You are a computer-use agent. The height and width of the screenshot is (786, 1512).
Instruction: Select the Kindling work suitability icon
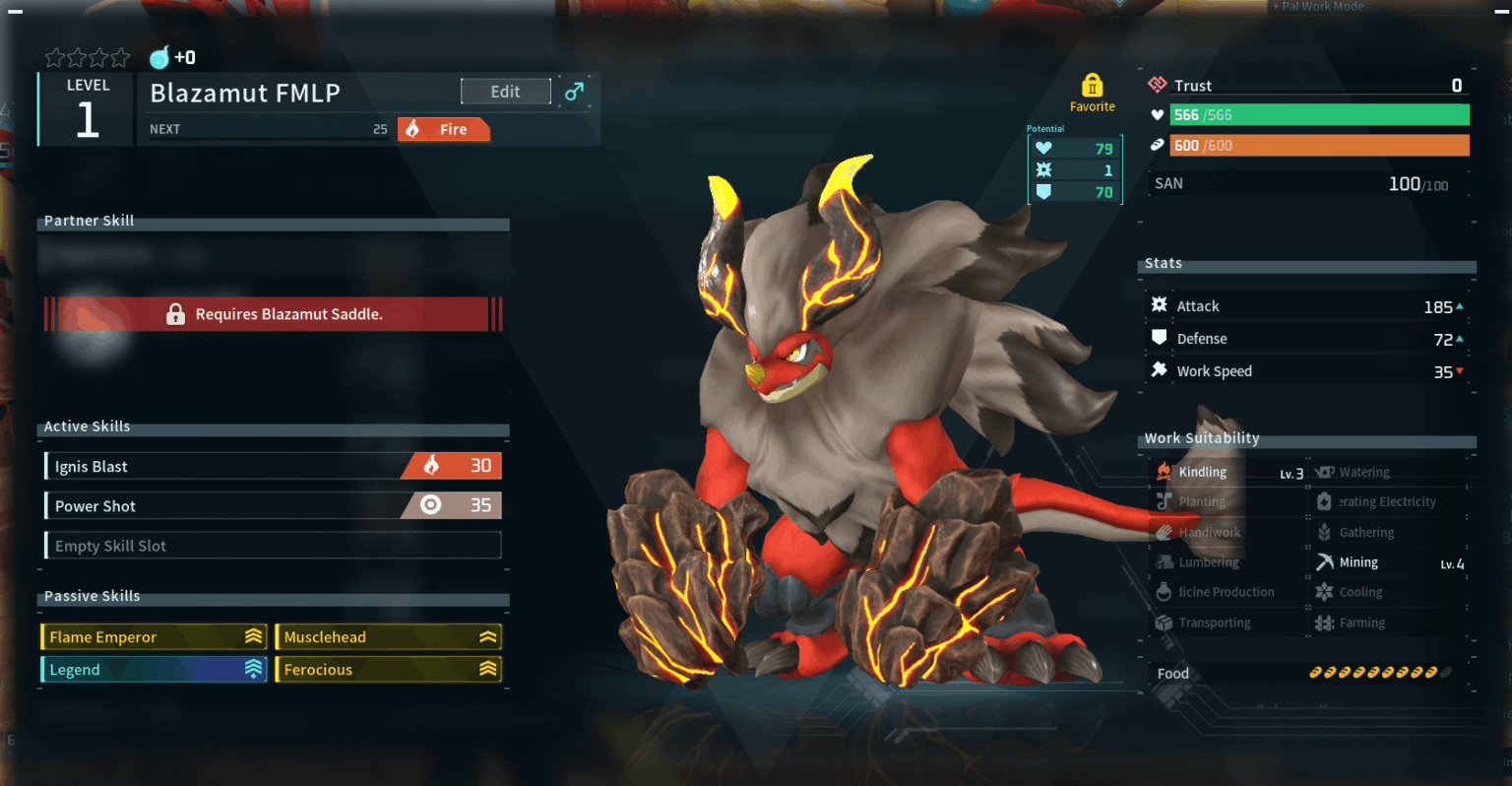tap(1163, 471)
